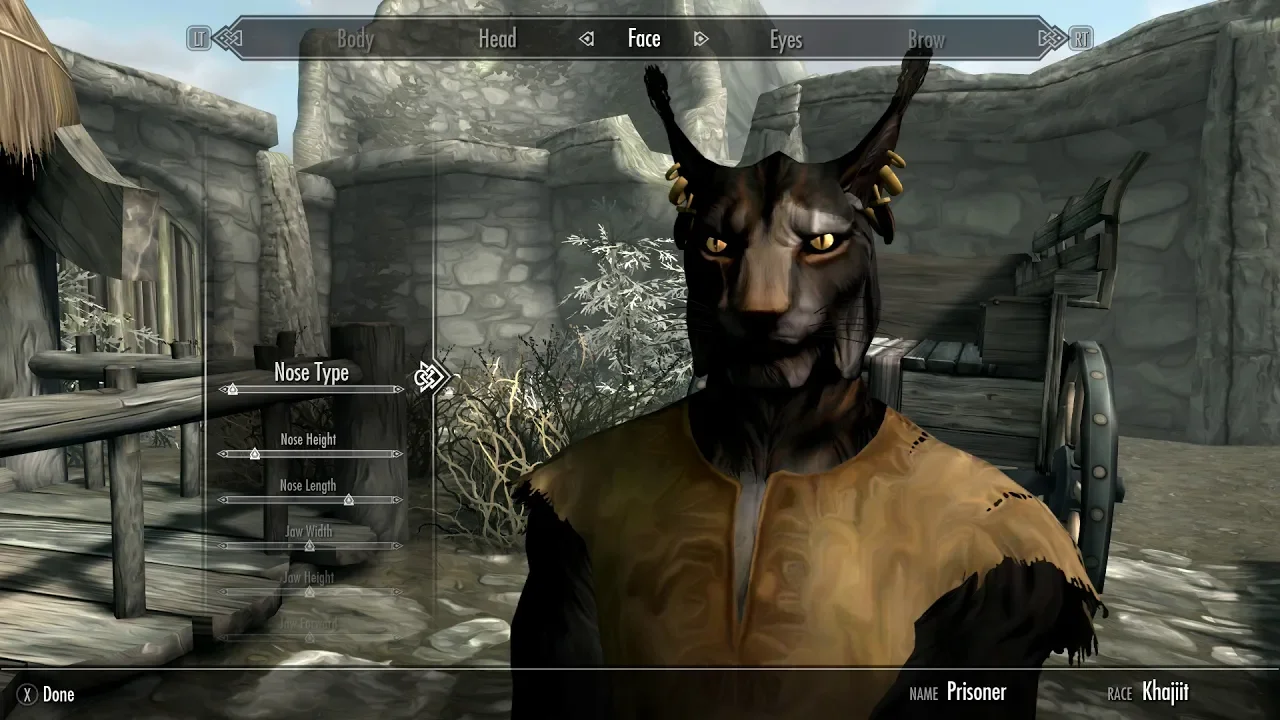The width and height of the screenshot is (1280, 720).
Task: Set the Jaw Height slider
Action: pyautogui.click(x=311, y=592)
